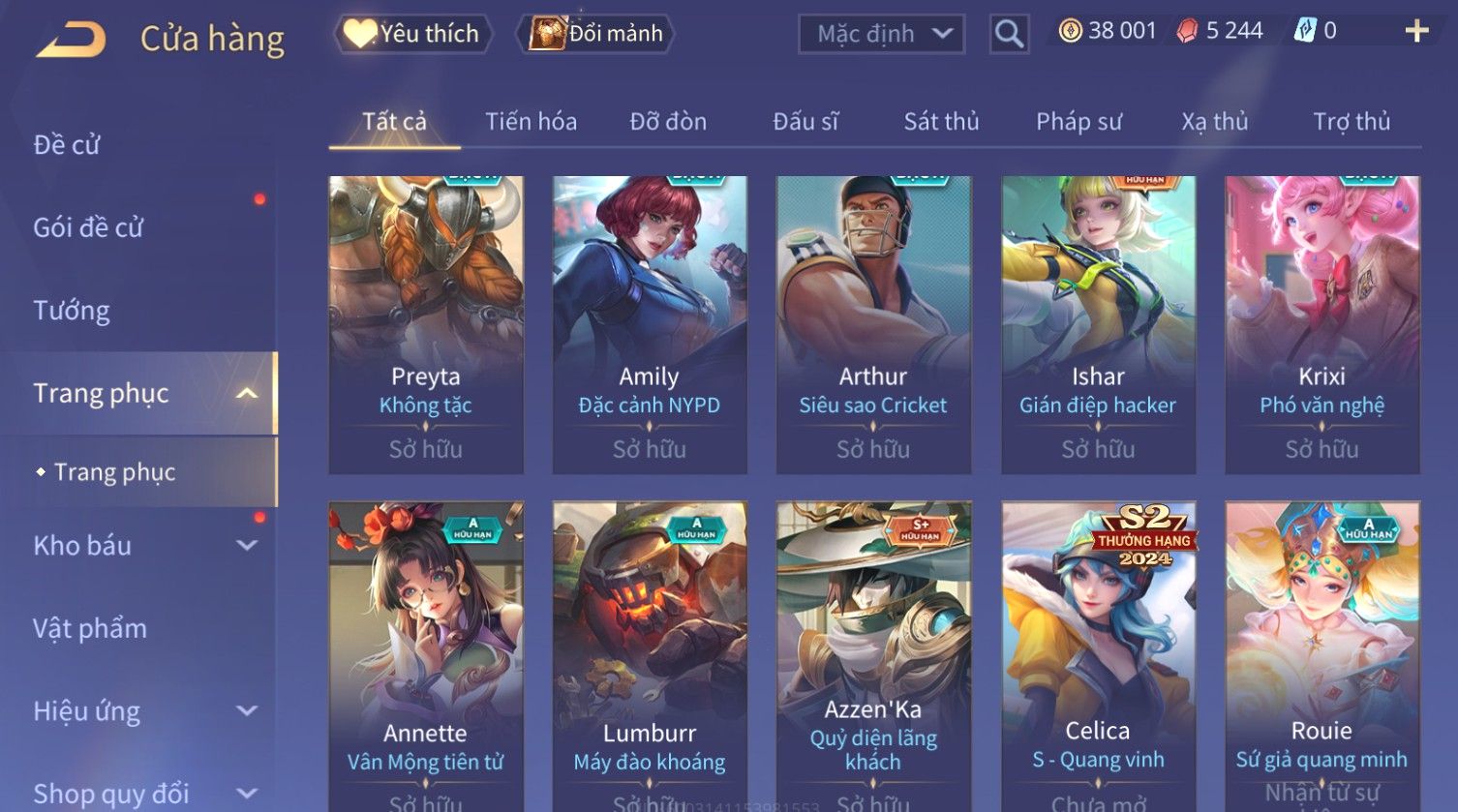View Ishar Gián điệp hacker skin

[1098, 324]
